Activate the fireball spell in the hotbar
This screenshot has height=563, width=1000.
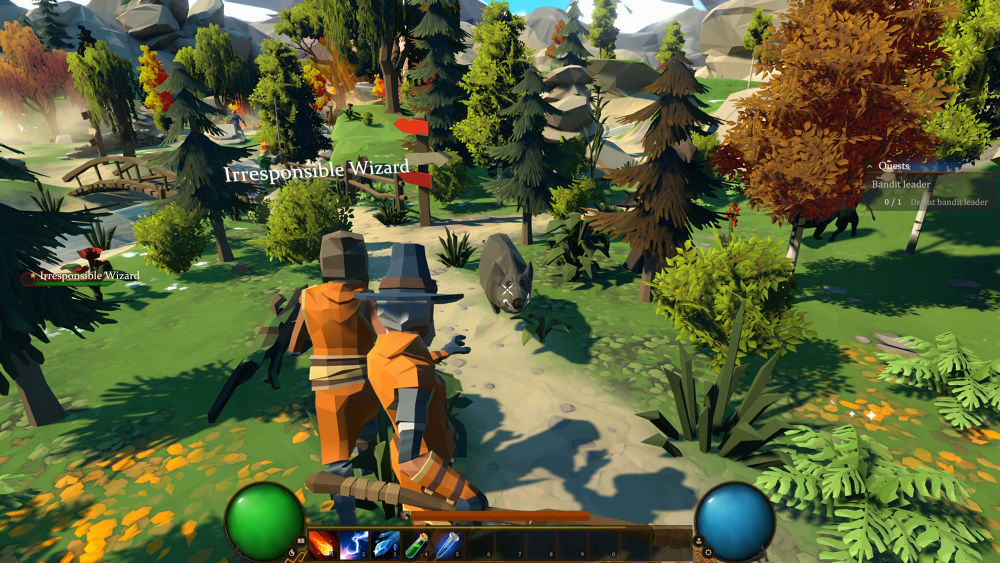coord(322,544)
